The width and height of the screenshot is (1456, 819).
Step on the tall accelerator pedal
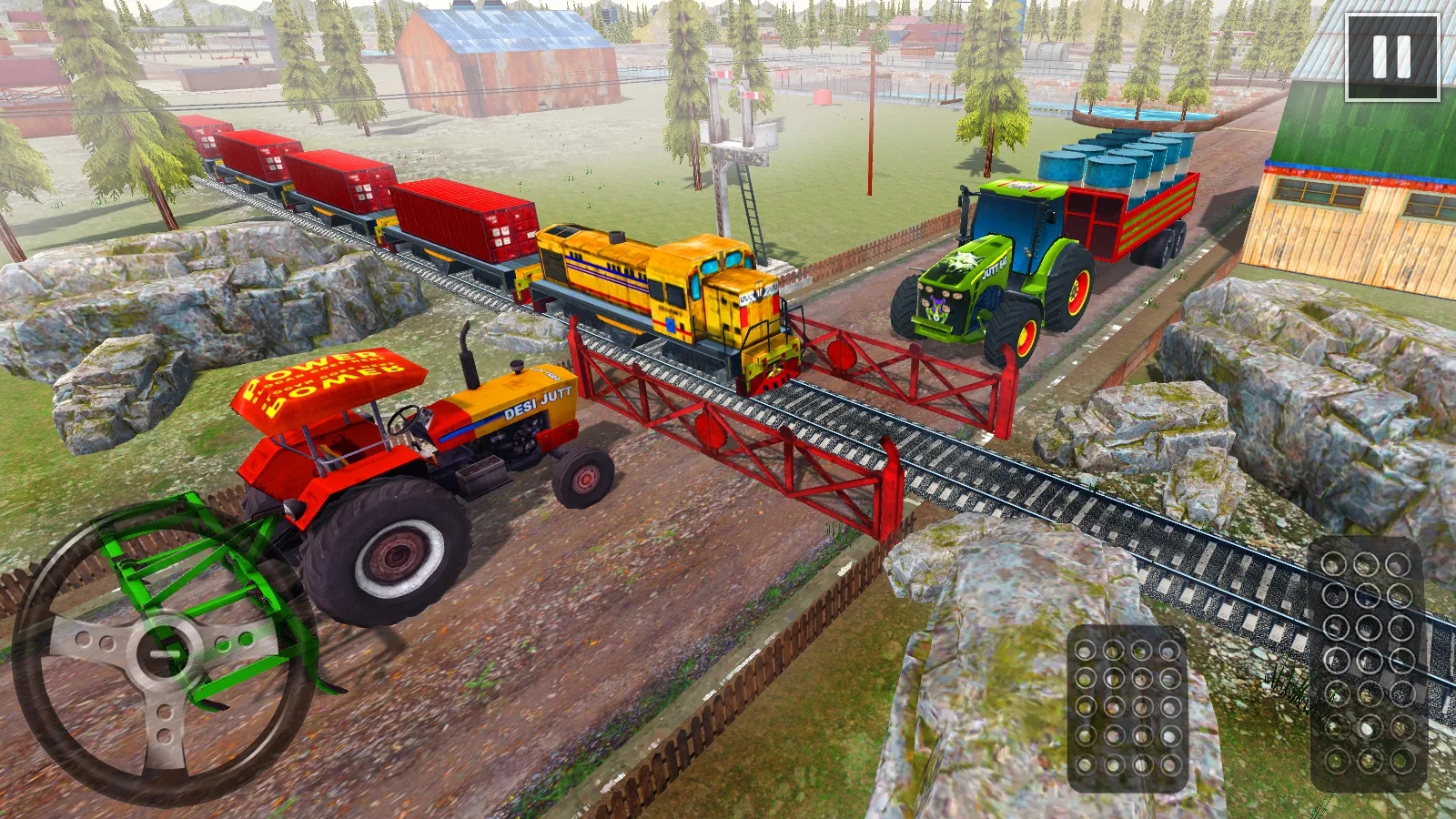(x=1367, y=662)
